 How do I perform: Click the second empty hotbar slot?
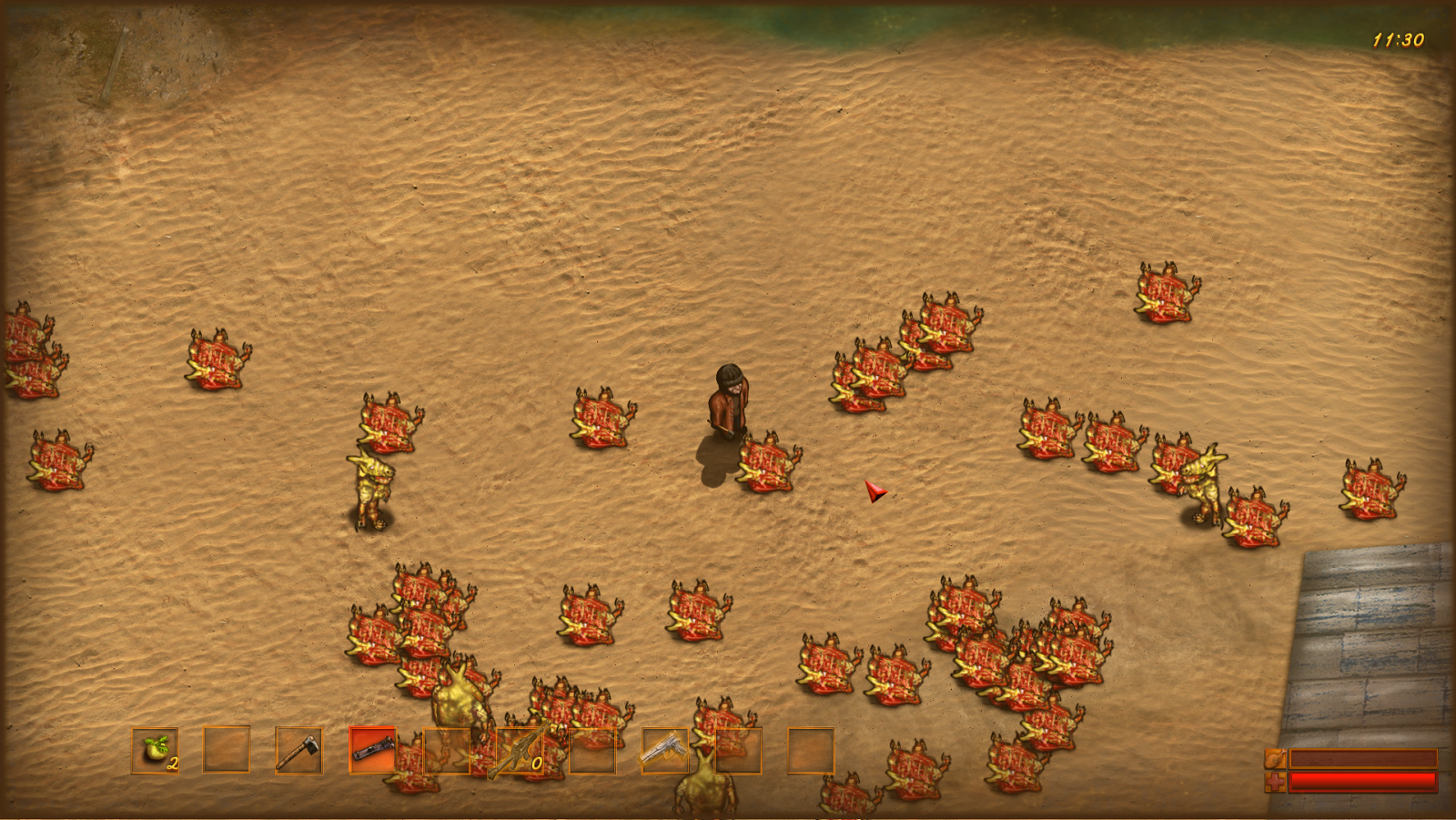227,754
